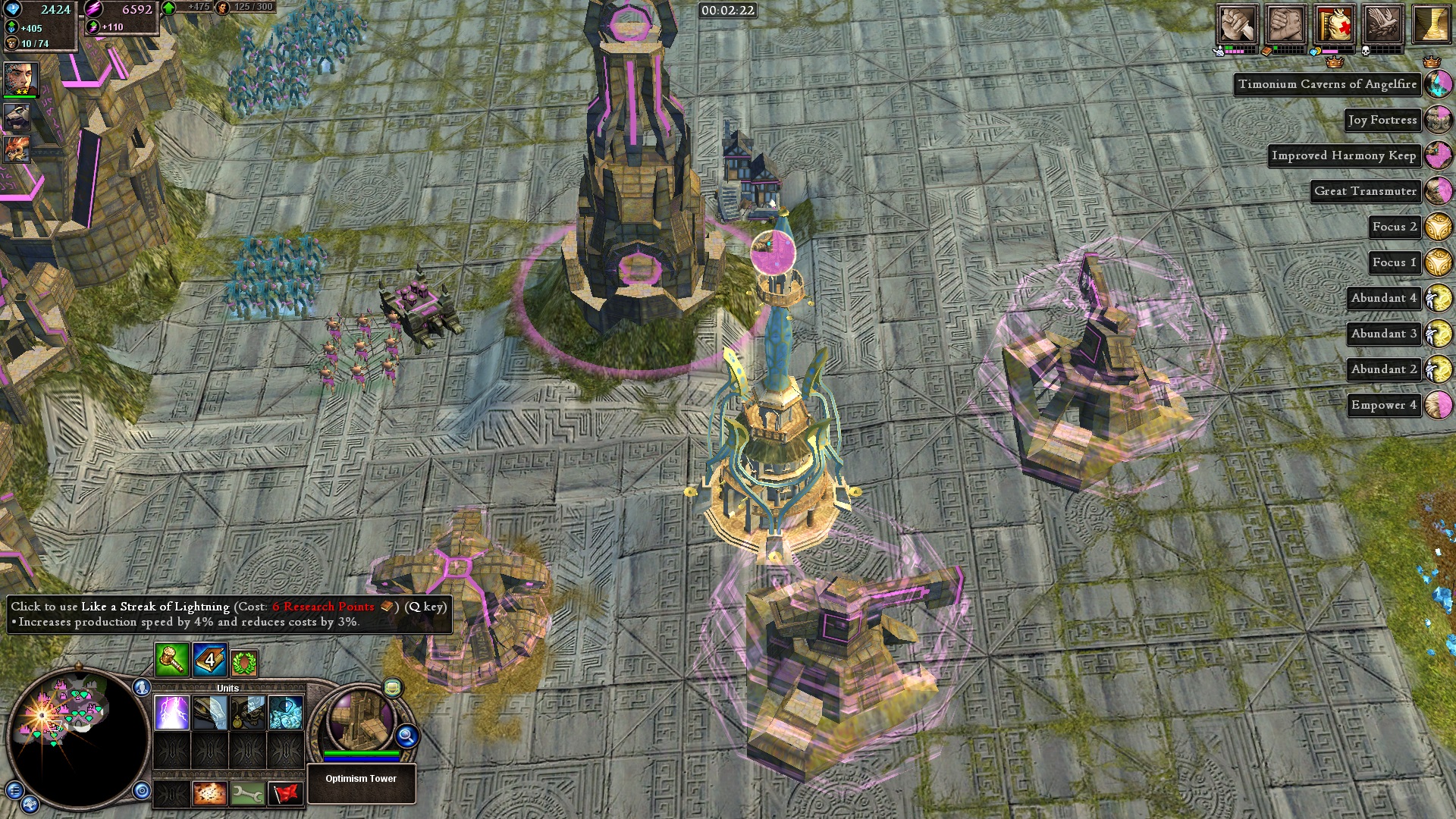Viewport: 1456px width, 819px height.
Task: Click the blue book research icon marked 4
Action: [209, 661]
